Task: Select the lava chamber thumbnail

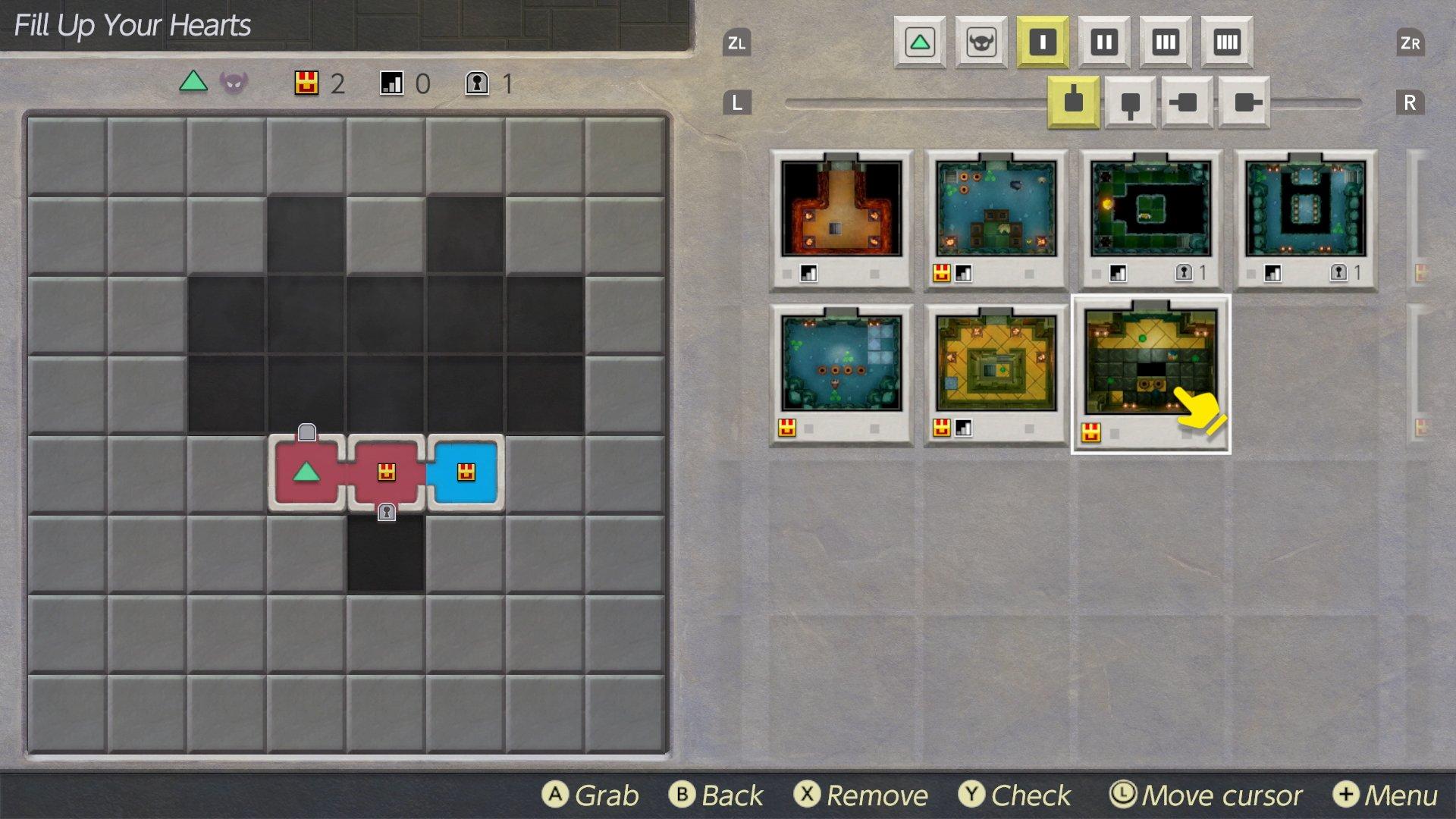Action: (x=840, y=211)
